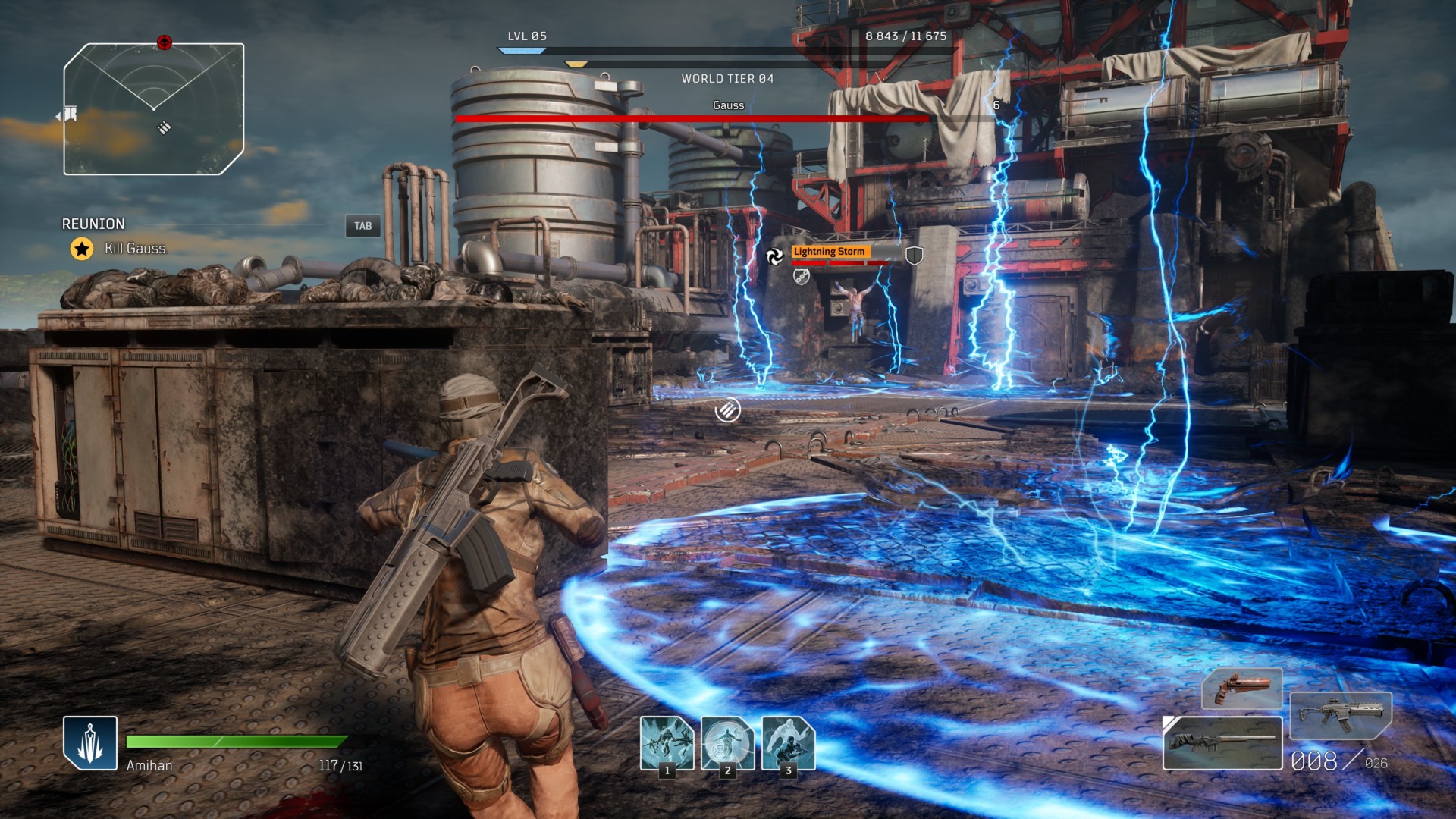The height and width of the screenshot is (819, 1456).
Task: Select the Kill Gauss objective star icon
Action: (x=82, y=249)
